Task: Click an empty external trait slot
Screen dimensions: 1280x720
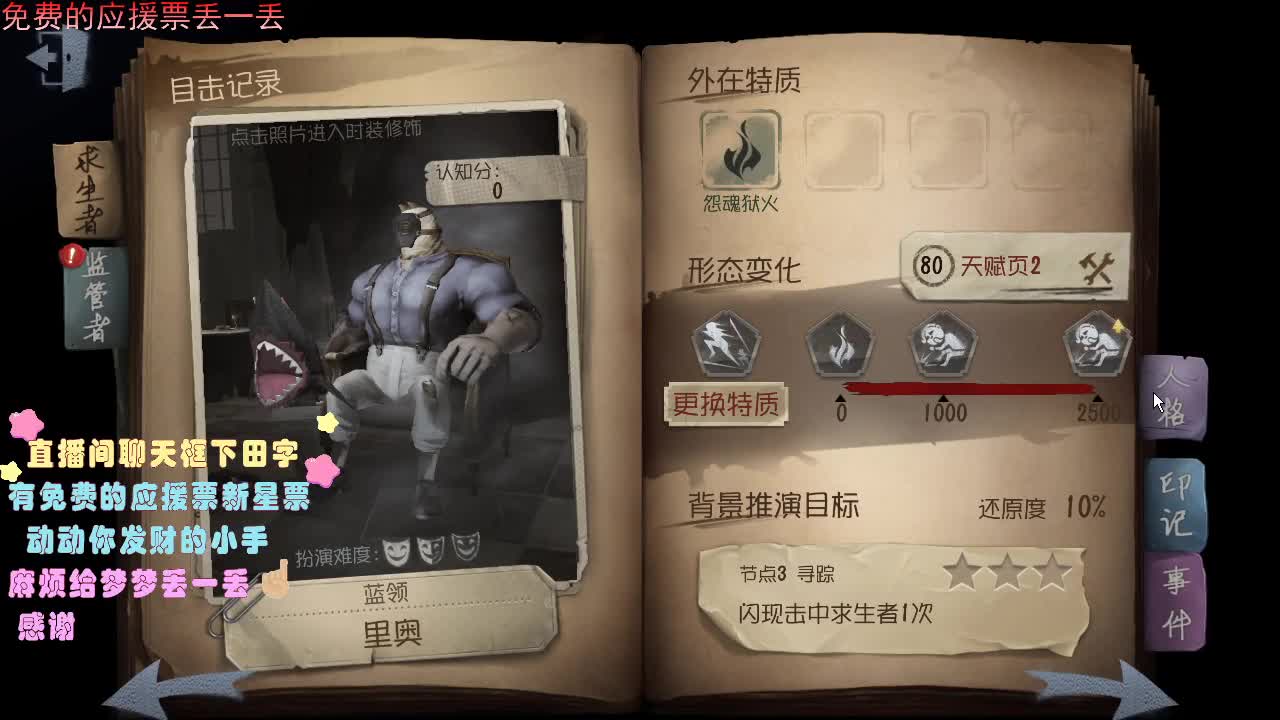Action: (x=845, y=150)
